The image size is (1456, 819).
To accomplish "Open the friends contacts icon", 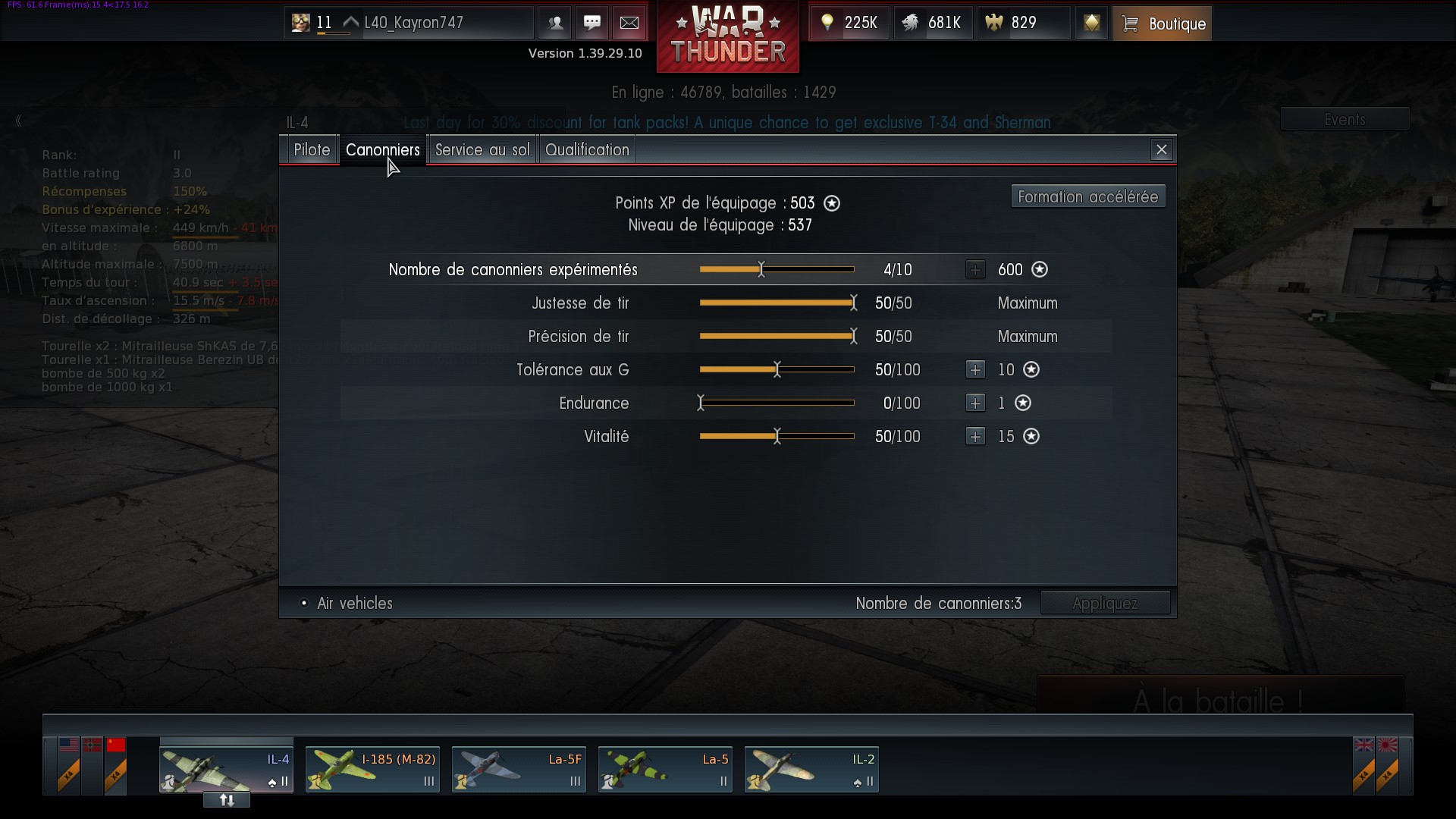I will click(555, 23).
